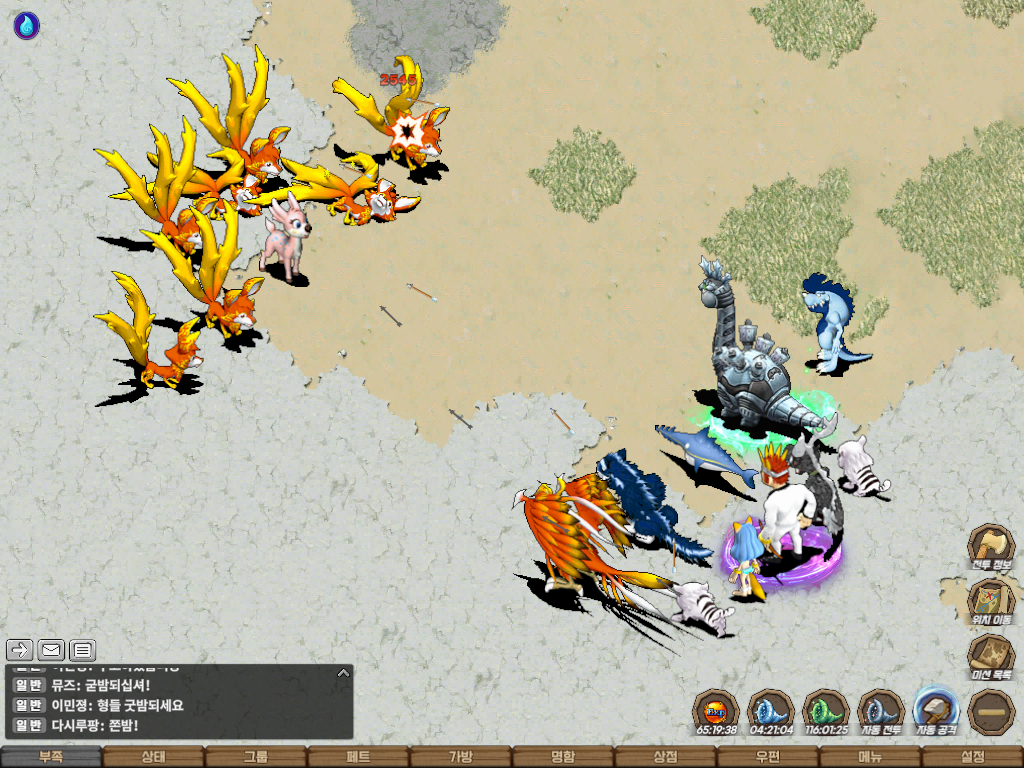Viewport: 1024px width, 768px height.
Task: Click the orange Exp boost timer icon
Action: pyautogui.click(x=716, y=712)
